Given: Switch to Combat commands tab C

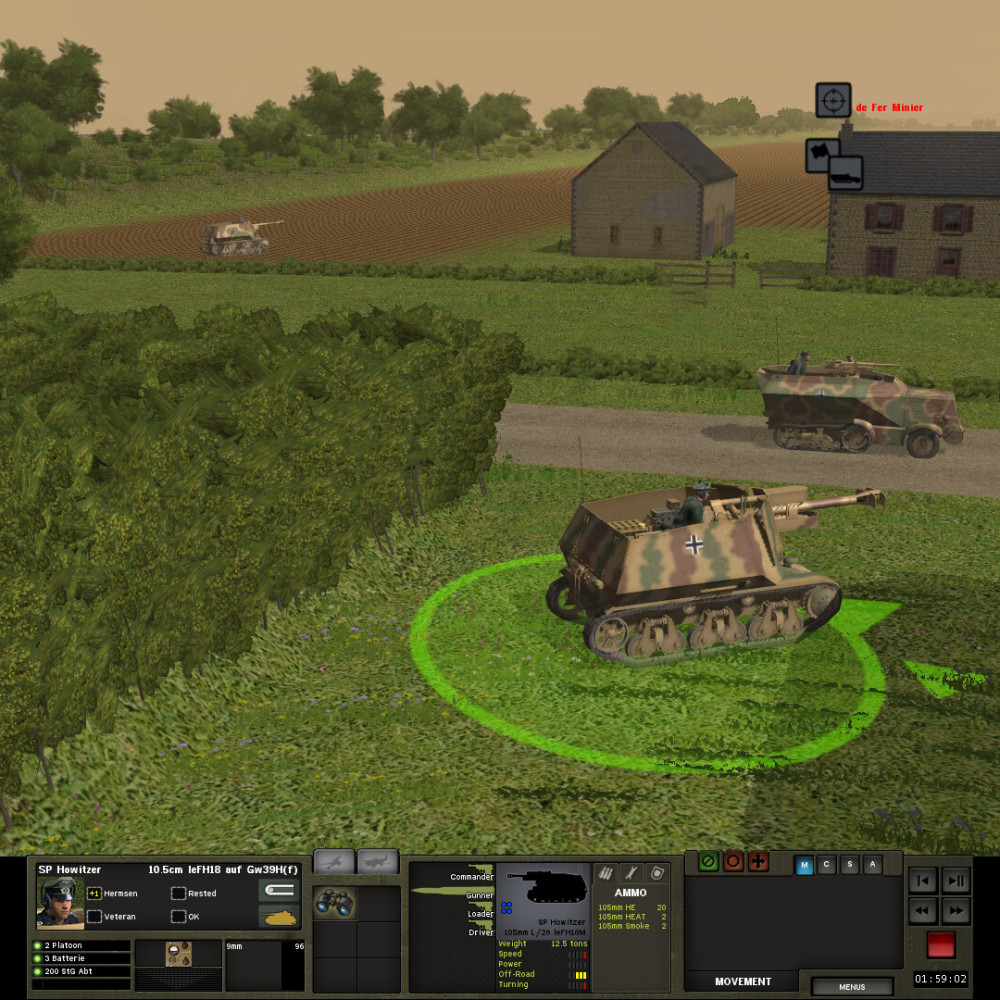Looking at the screenshot, I should (827, 866).
